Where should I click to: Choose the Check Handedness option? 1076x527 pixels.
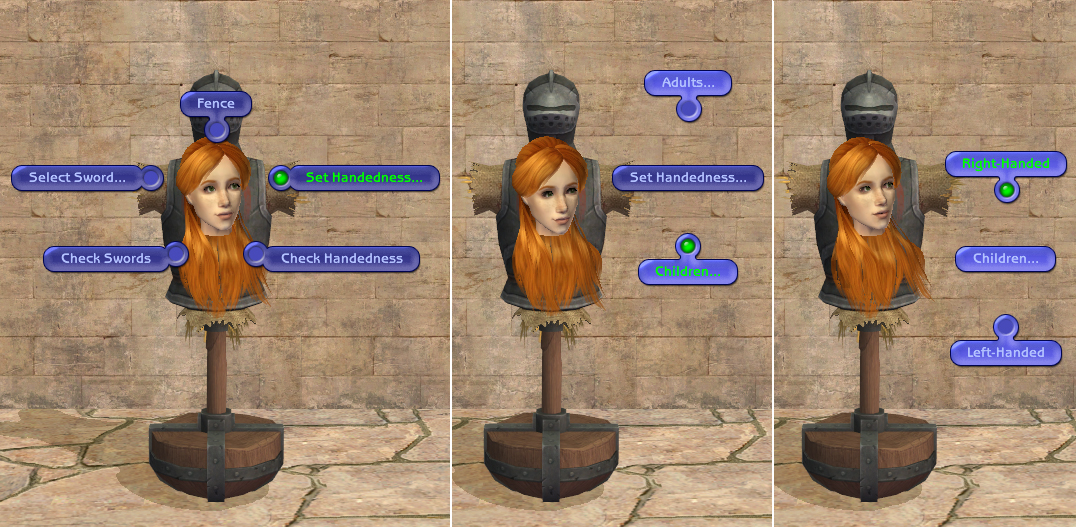click(x=341, y=258)
